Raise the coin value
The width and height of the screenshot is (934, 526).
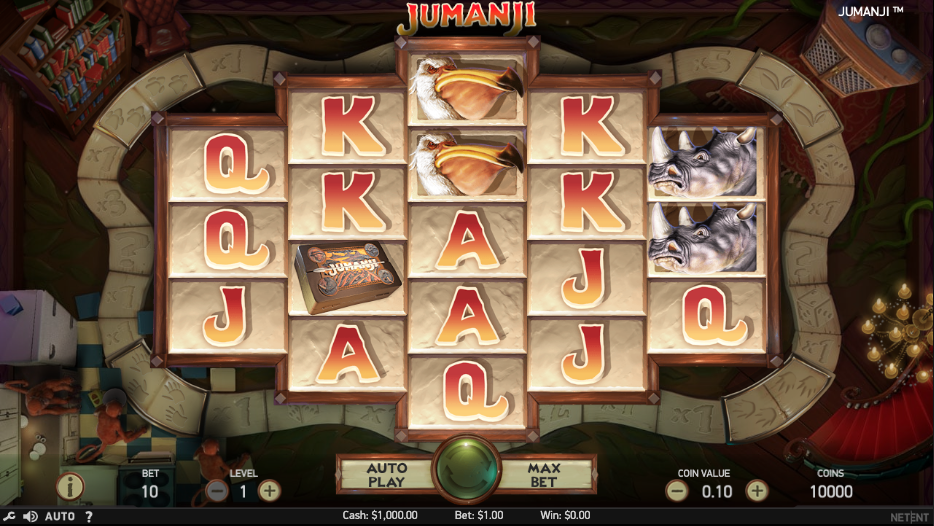pos(757,491)
